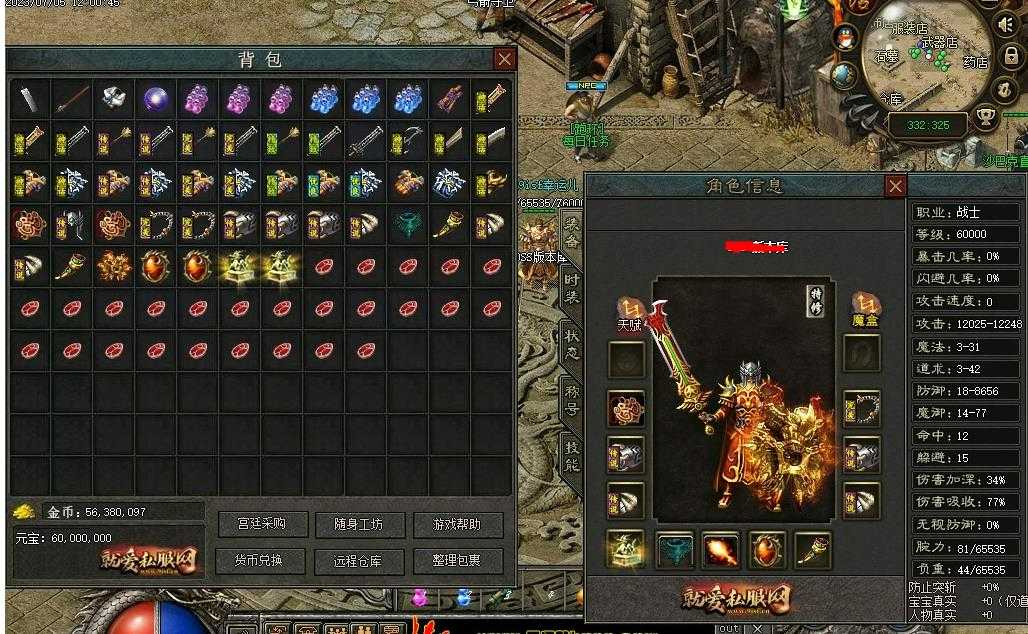Open 宫廷采购 palace shop
Viewport: 1028px width, 634px height.
(262, 524)
